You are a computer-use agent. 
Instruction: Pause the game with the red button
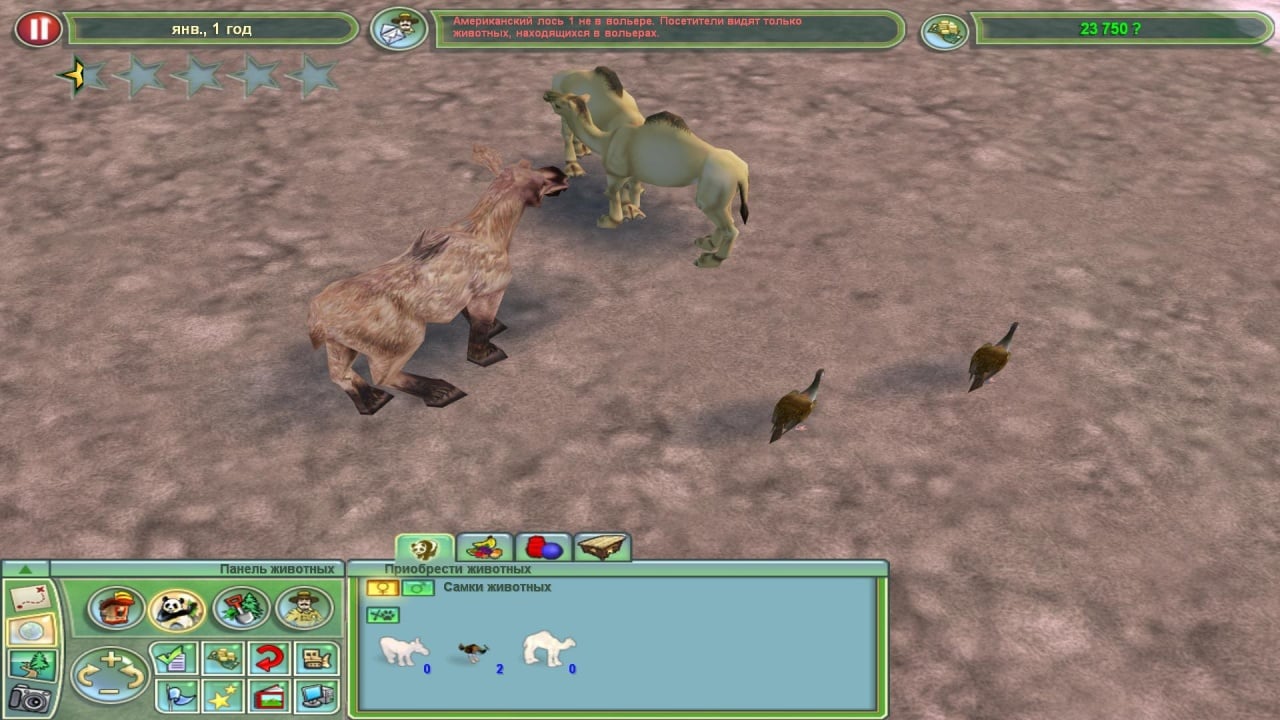pos(38,29)
